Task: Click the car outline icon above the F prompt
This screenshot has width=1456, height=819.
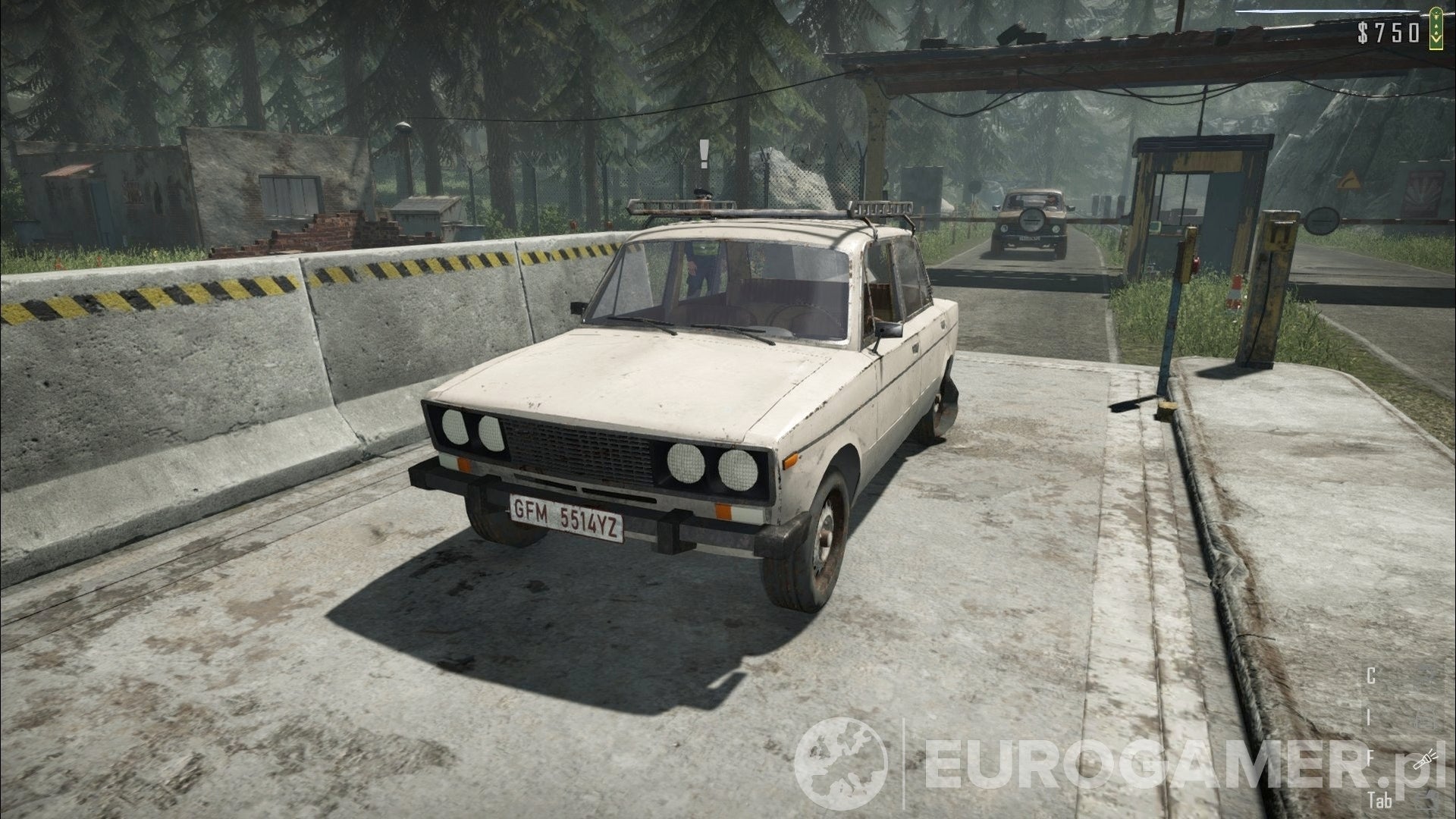Action: point(1426,718)
